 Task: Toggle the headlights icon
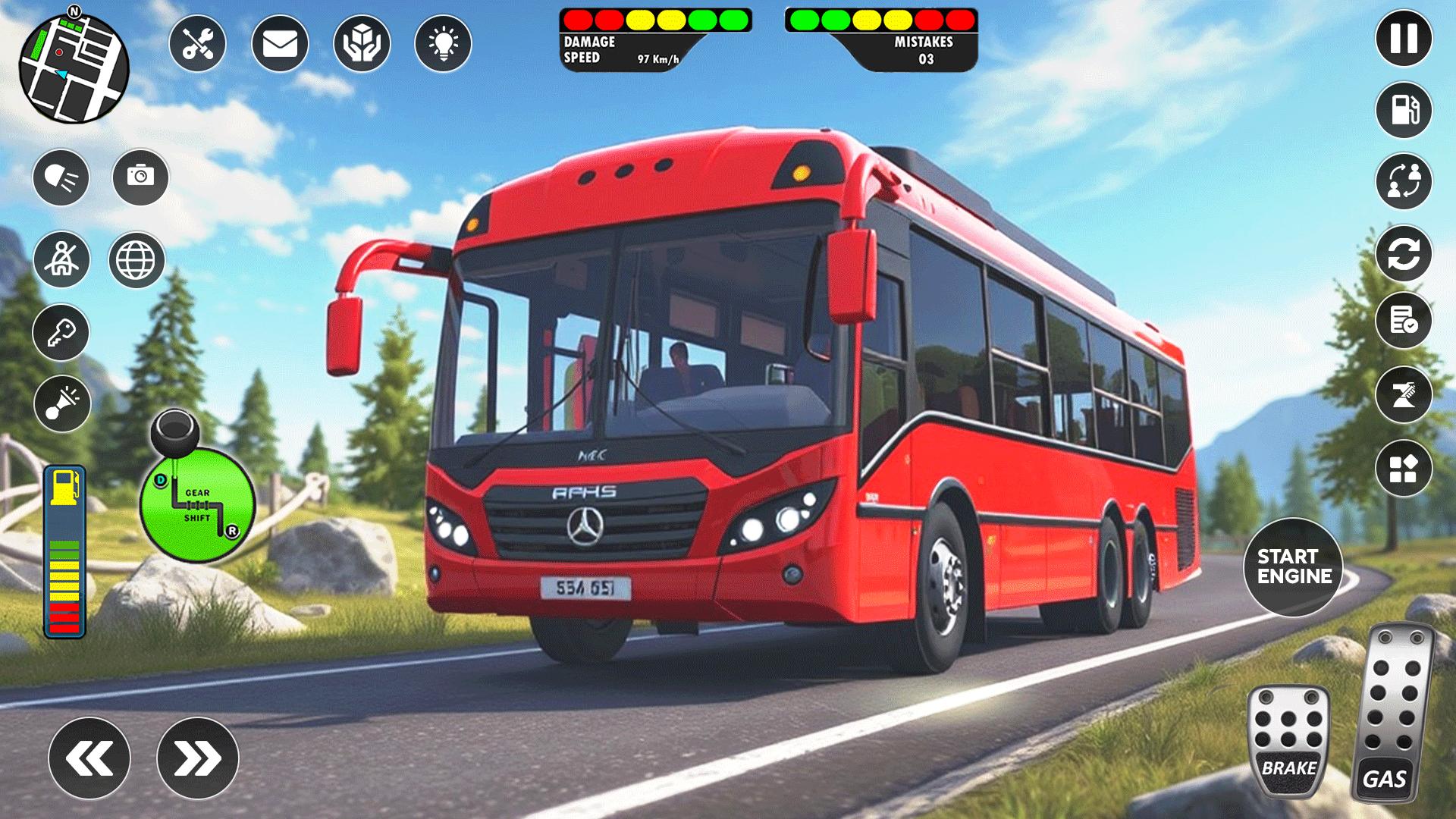pos(61,178)
